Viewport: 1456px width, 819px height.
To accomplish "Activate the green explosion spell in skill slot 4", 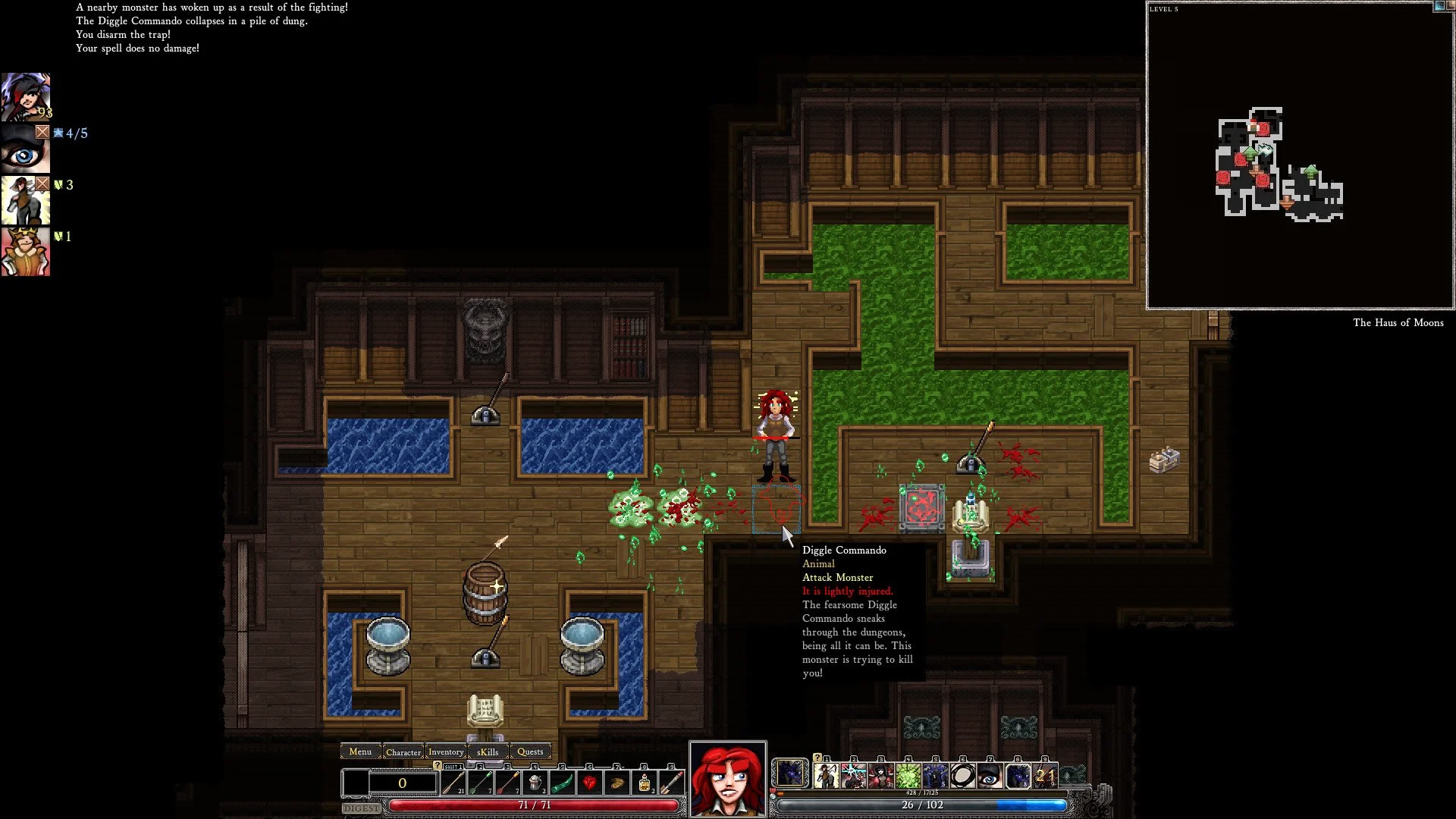I will point(908,777).
